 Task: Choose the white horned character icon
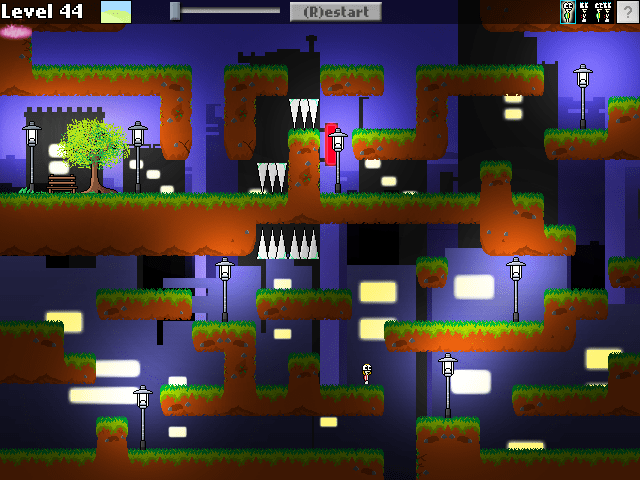coord(584,12)
